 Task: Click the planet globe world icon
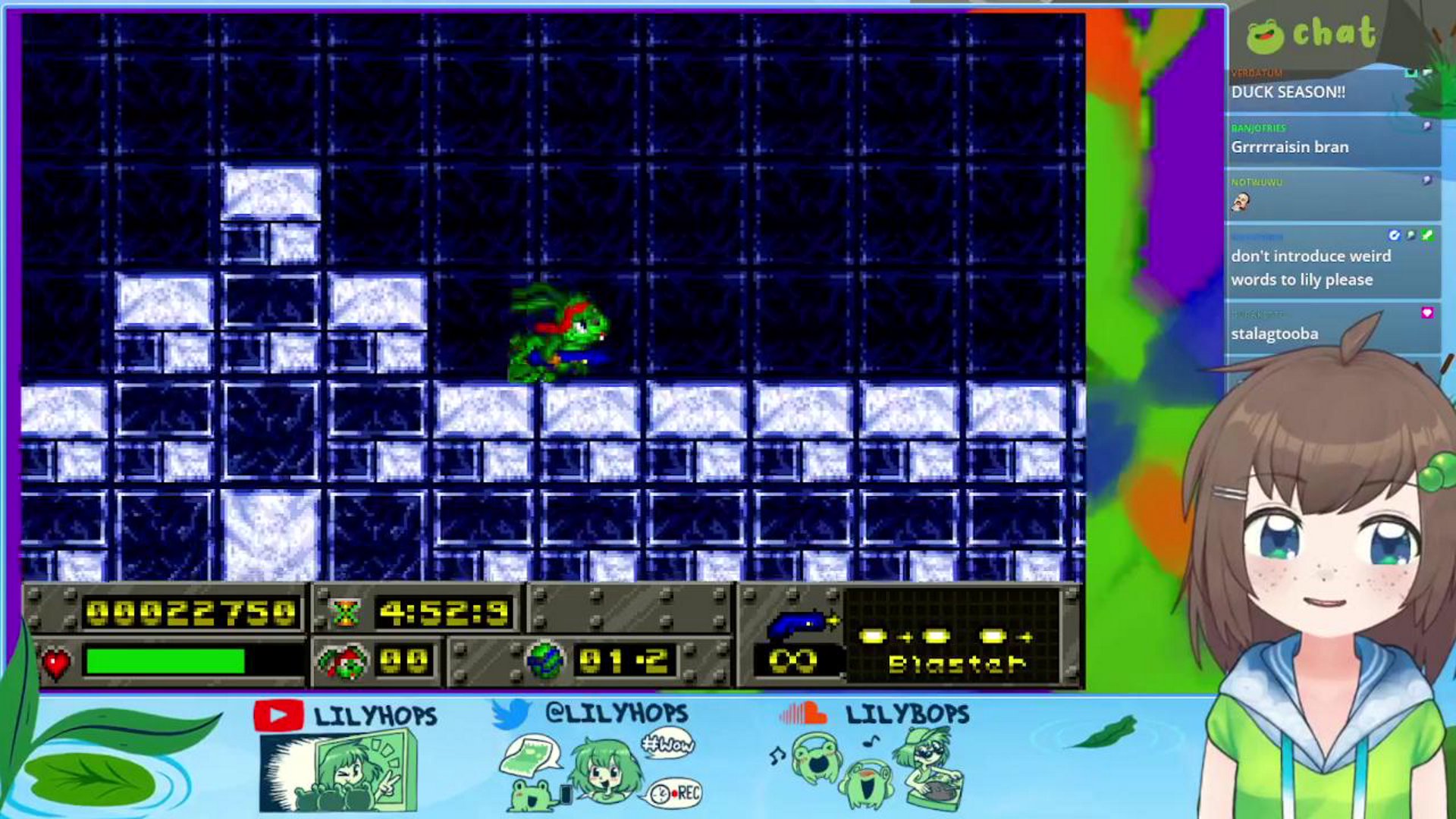coord(545,661)
